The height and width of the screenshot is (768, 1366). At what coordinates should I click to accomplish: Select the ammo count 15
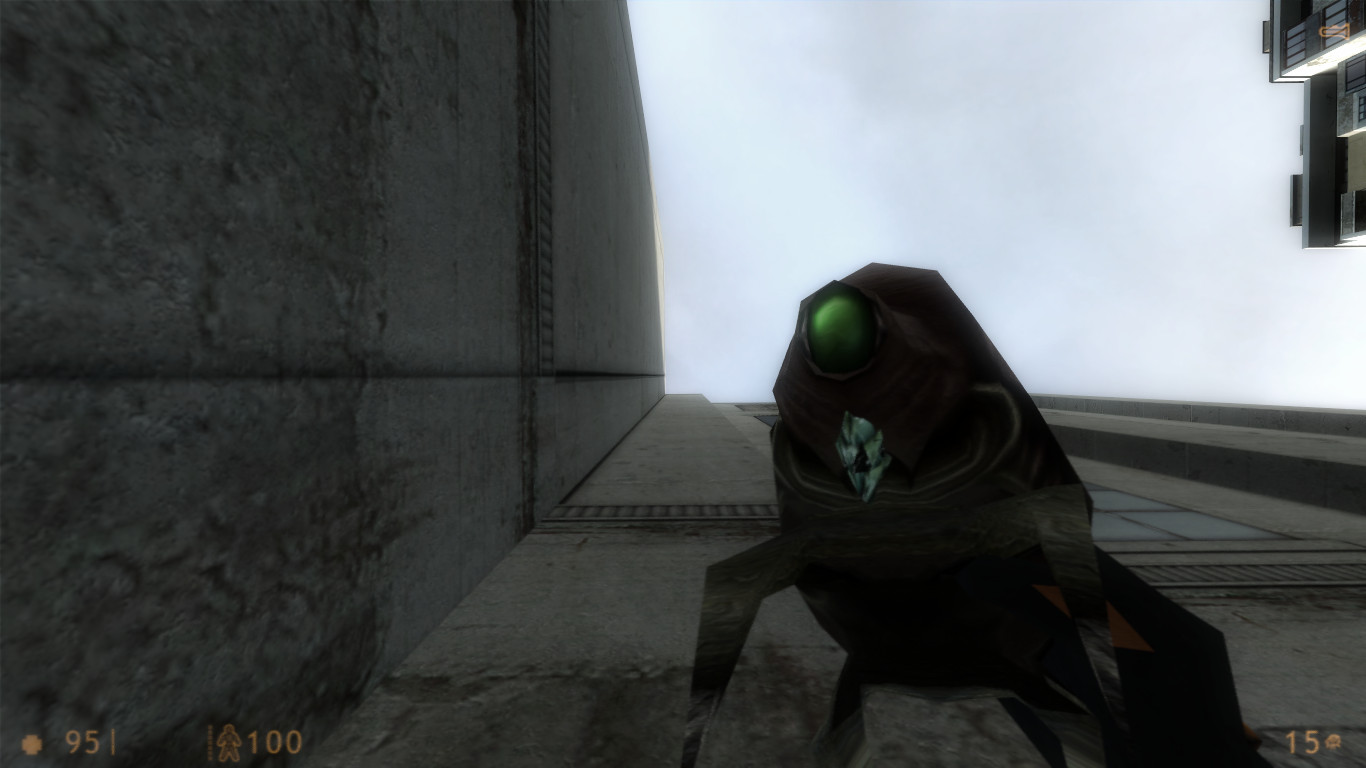click(1303, 741)
